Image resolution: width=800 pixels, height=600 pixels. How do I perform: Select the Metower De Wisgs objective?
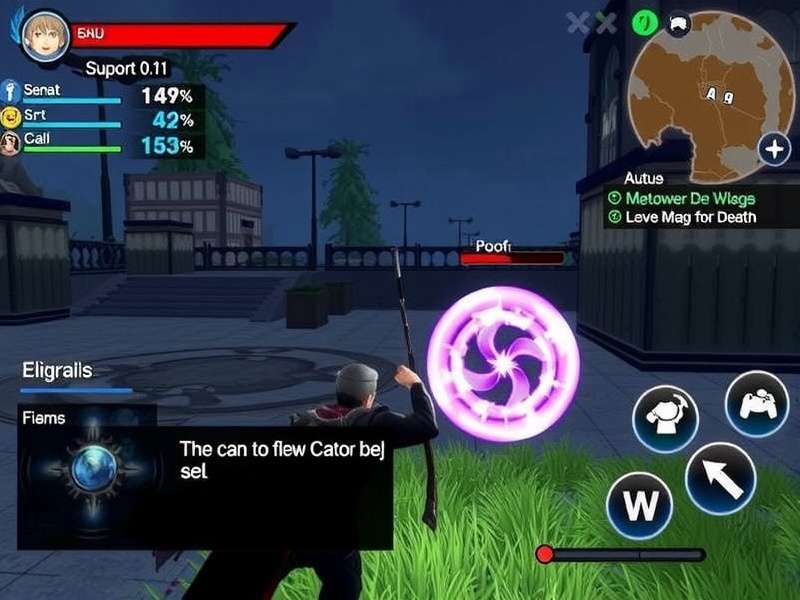(690, 198)
